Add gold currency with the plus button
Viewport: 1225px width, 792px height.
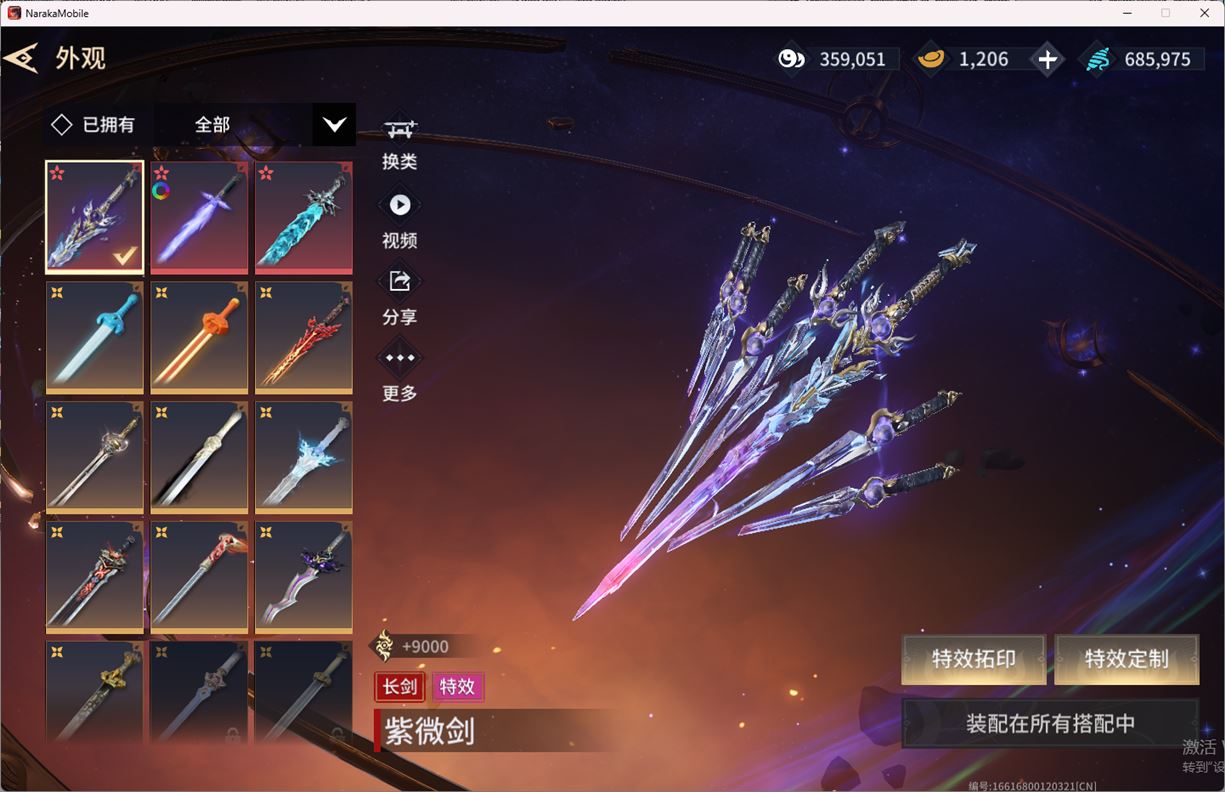click(x=1047, y=59)
